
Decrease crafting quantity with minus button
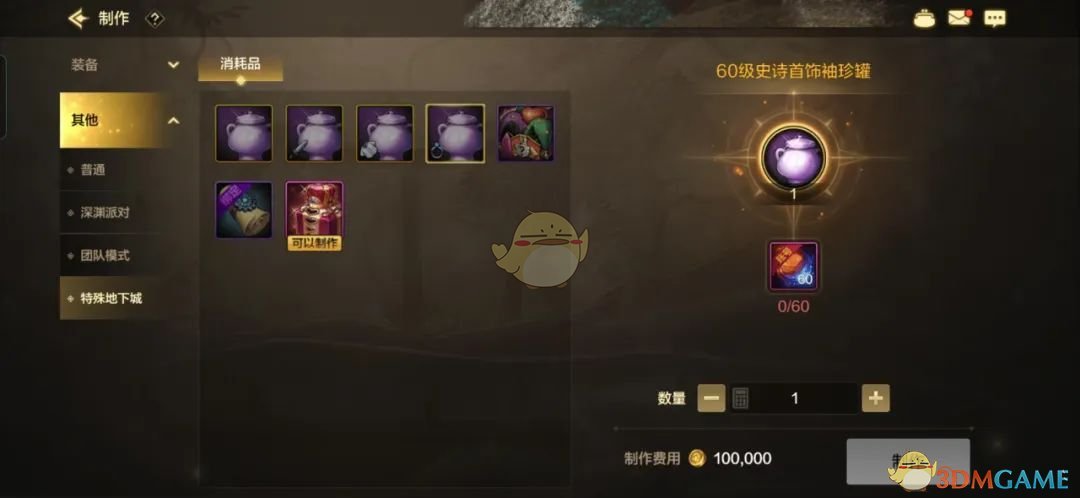(712, 398)
